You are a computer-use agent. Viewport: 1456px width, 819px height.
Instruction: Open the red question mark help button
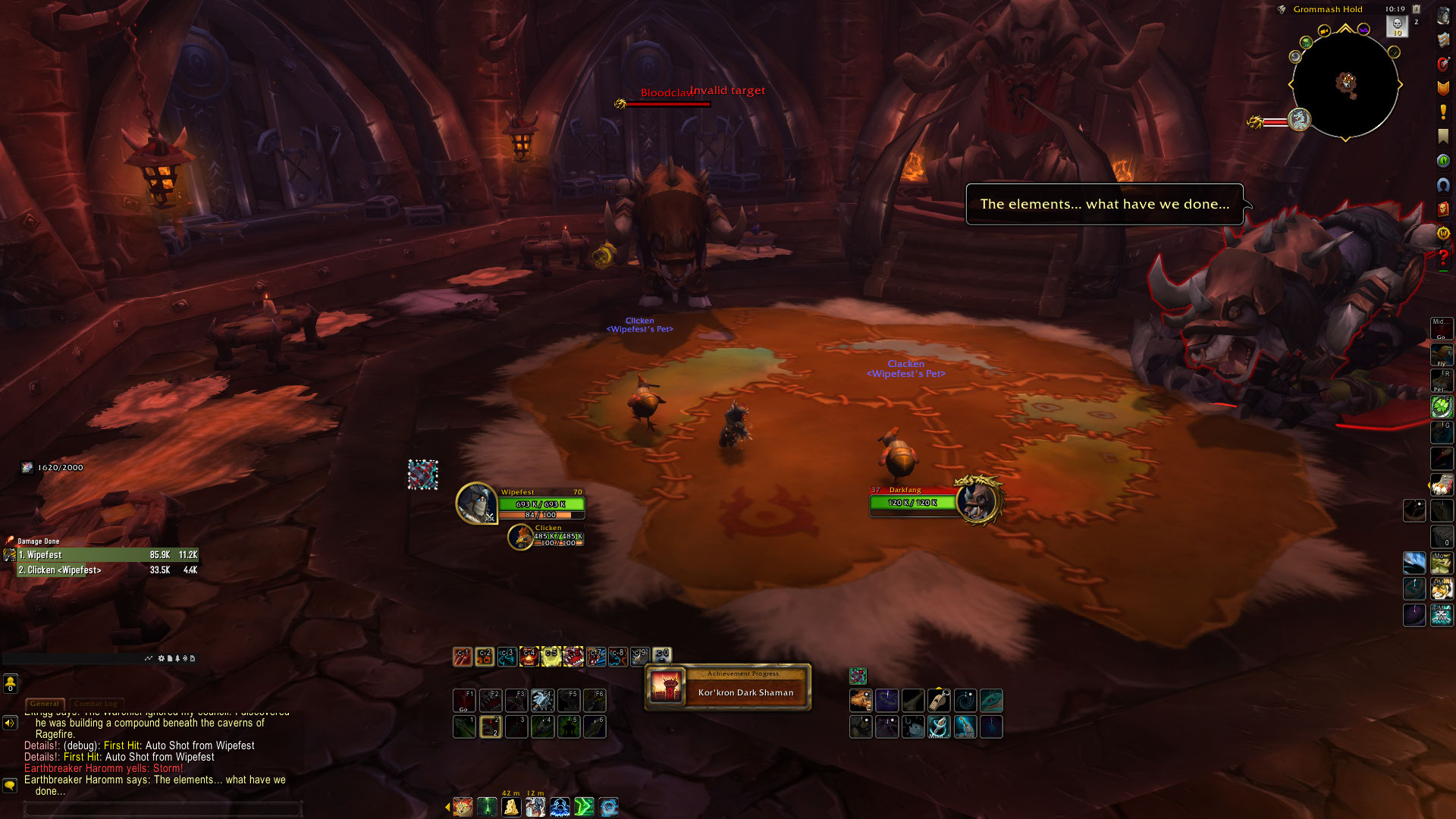coord(1442,259)
